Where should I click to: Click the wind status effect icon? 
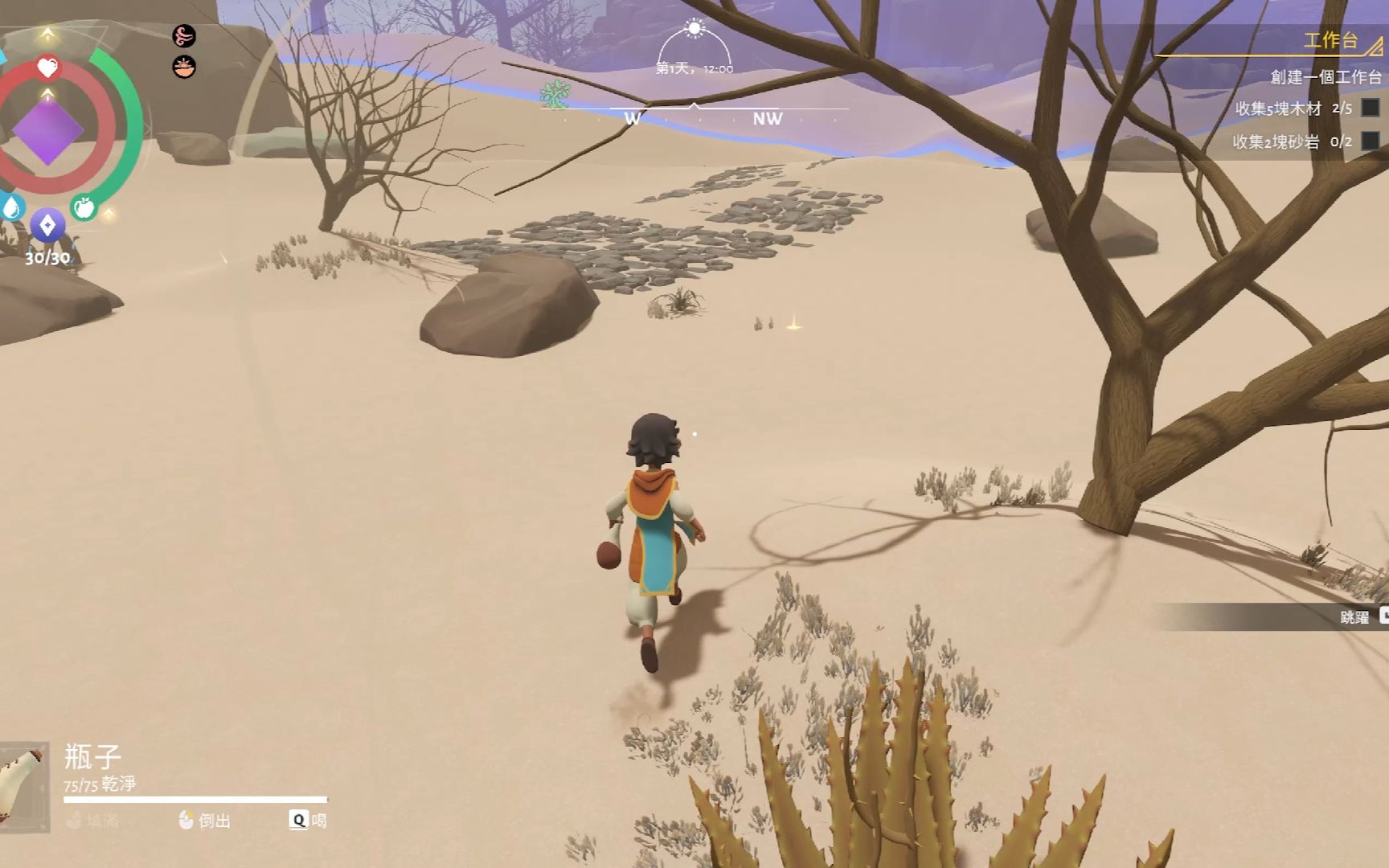pyautogui.click(x=184, y=36)
